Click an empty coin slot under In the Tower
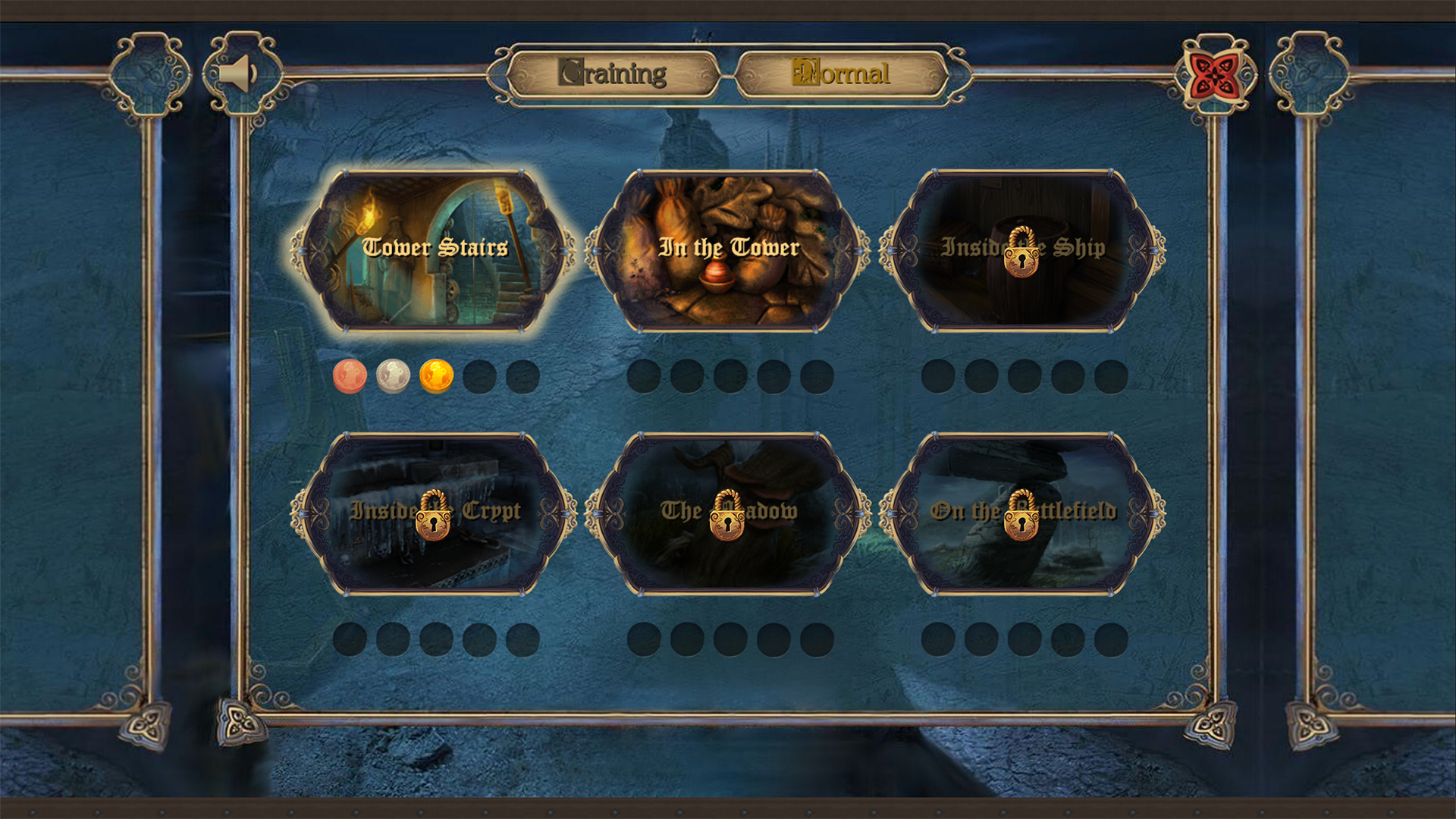 click(x=643, y=374)
